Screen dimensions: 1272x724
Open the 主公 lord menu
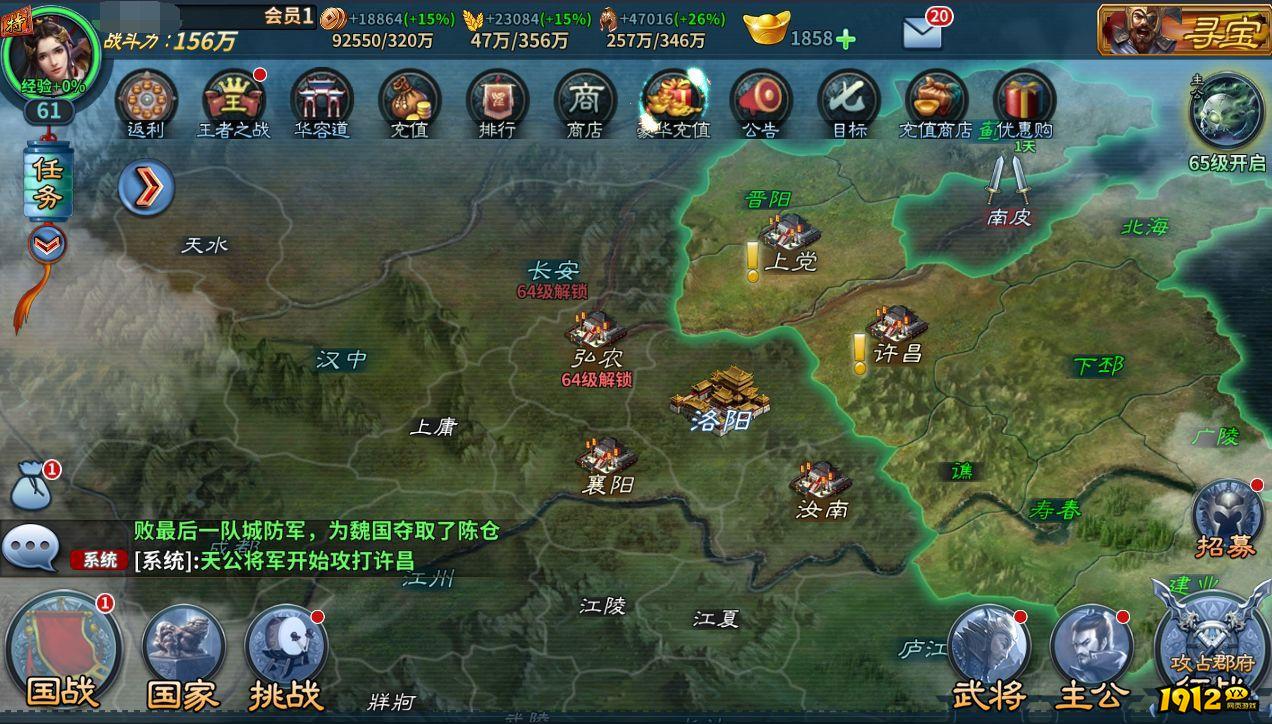[1091, 648]
